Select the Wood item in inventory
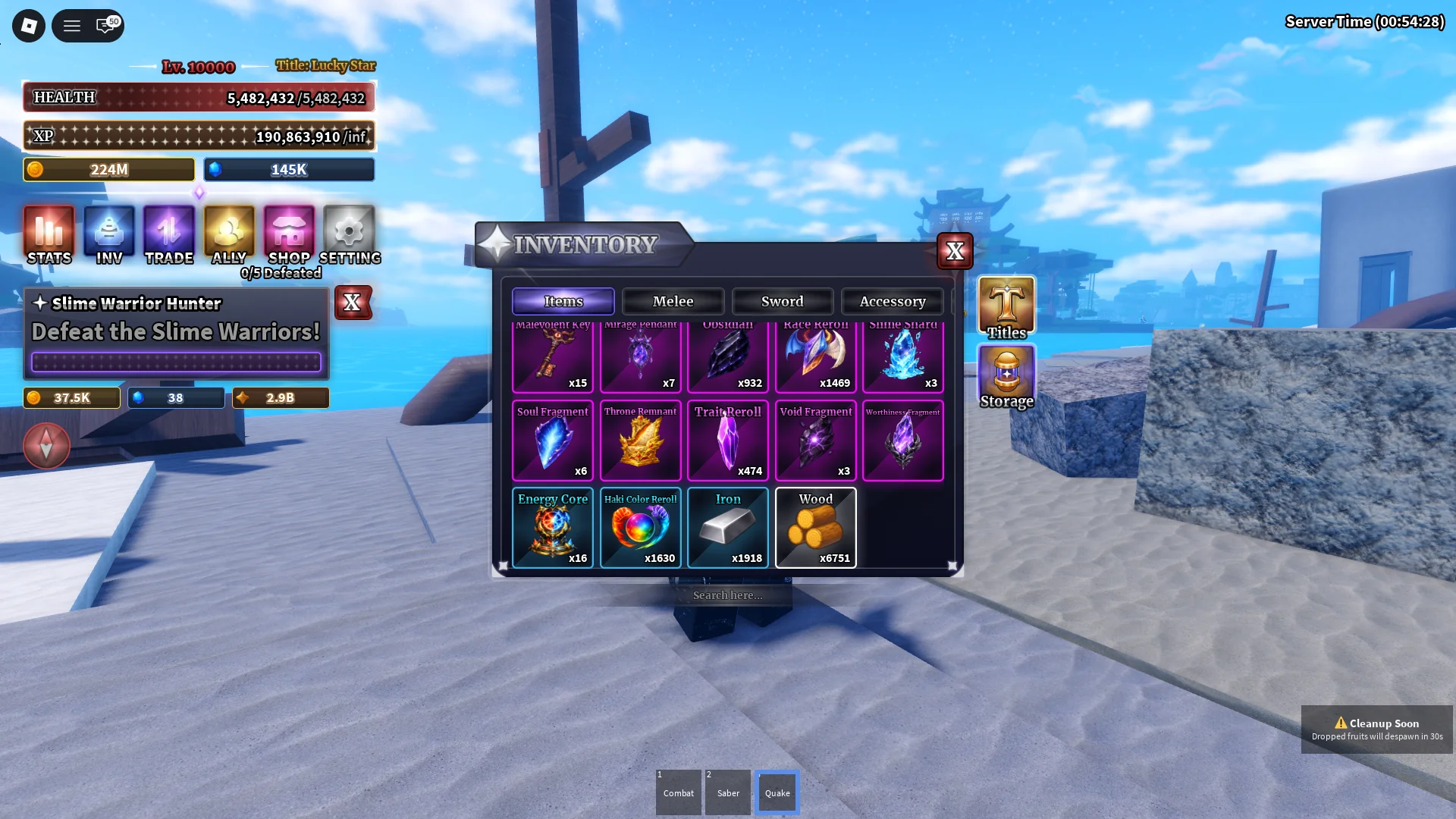1456x819 pixels. tap(815, 528)
